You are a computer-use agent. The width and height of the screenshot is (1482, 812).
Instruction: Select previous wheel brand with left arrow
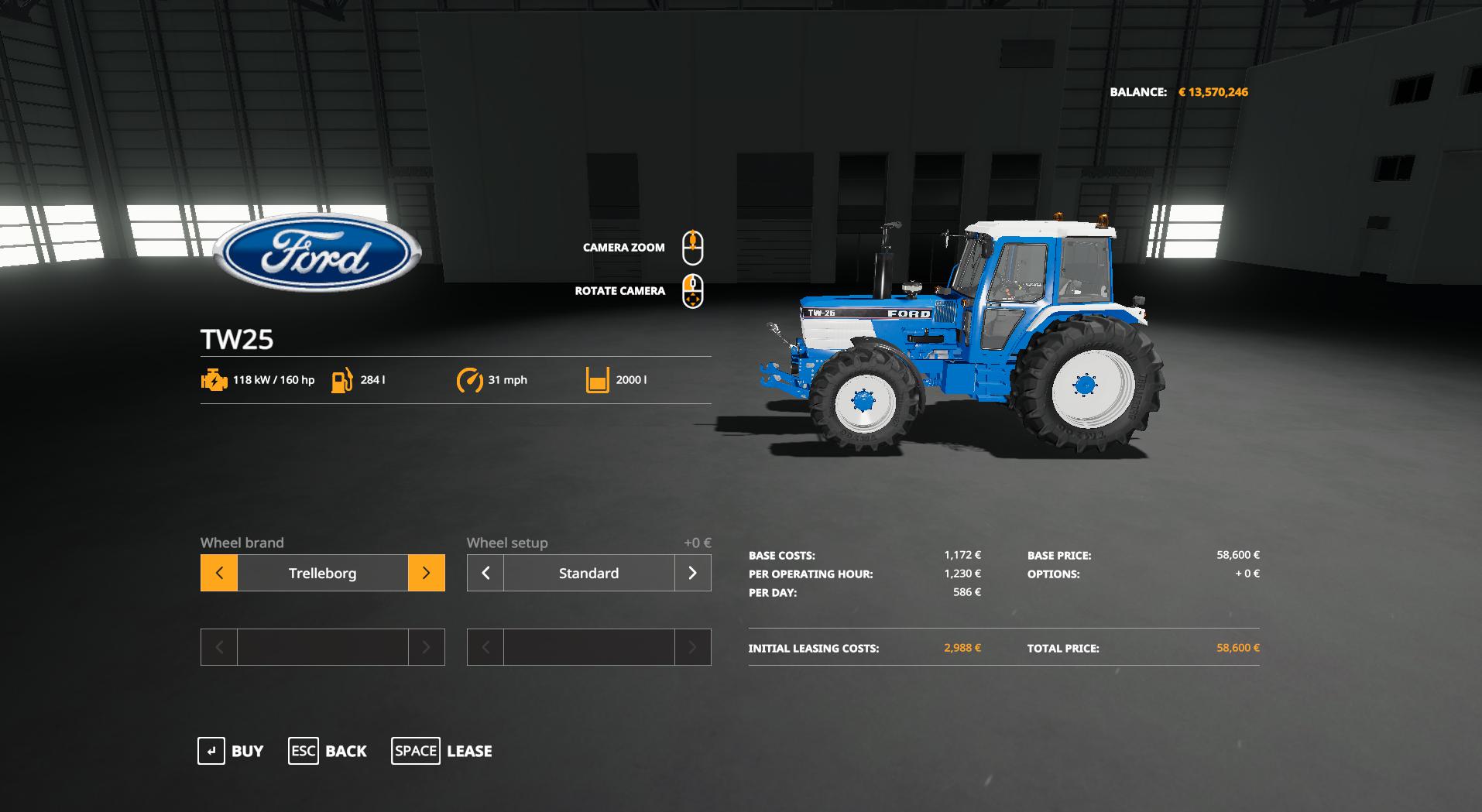(x=219, y=573)
